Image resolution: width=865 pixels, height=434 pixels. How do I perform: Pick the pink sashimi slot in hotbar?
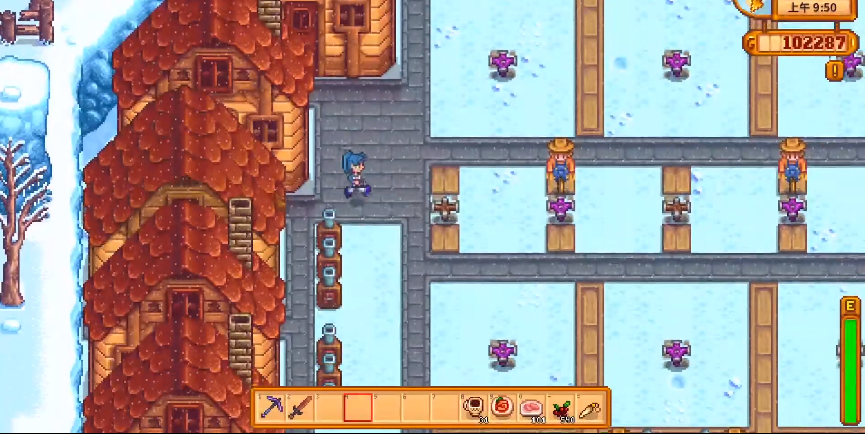[531, 407]
